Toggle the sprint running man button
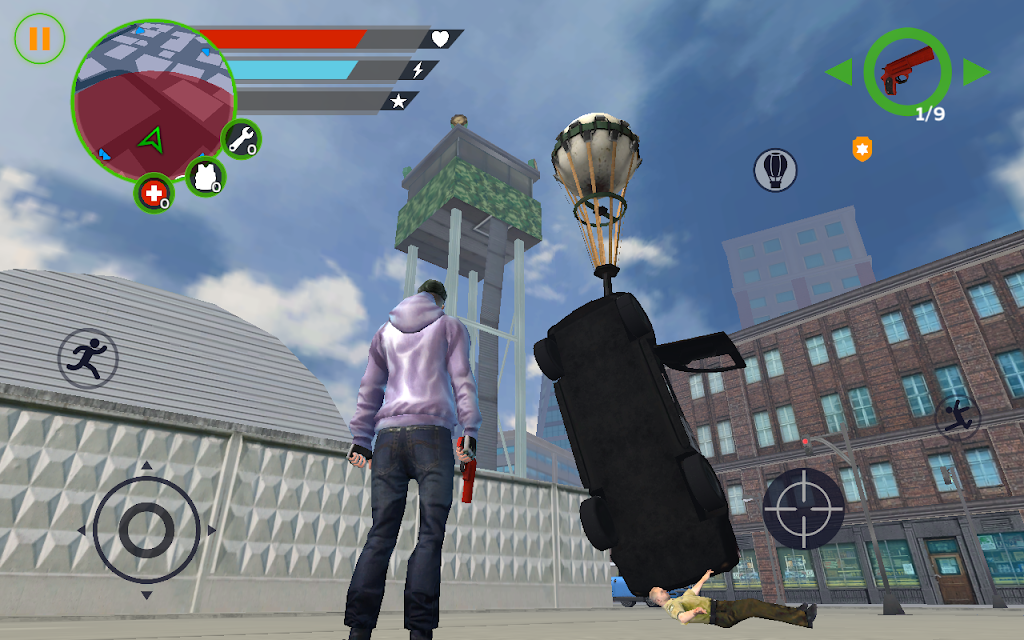This screenshot has height=640, width=1024. (x=88, y=358)
